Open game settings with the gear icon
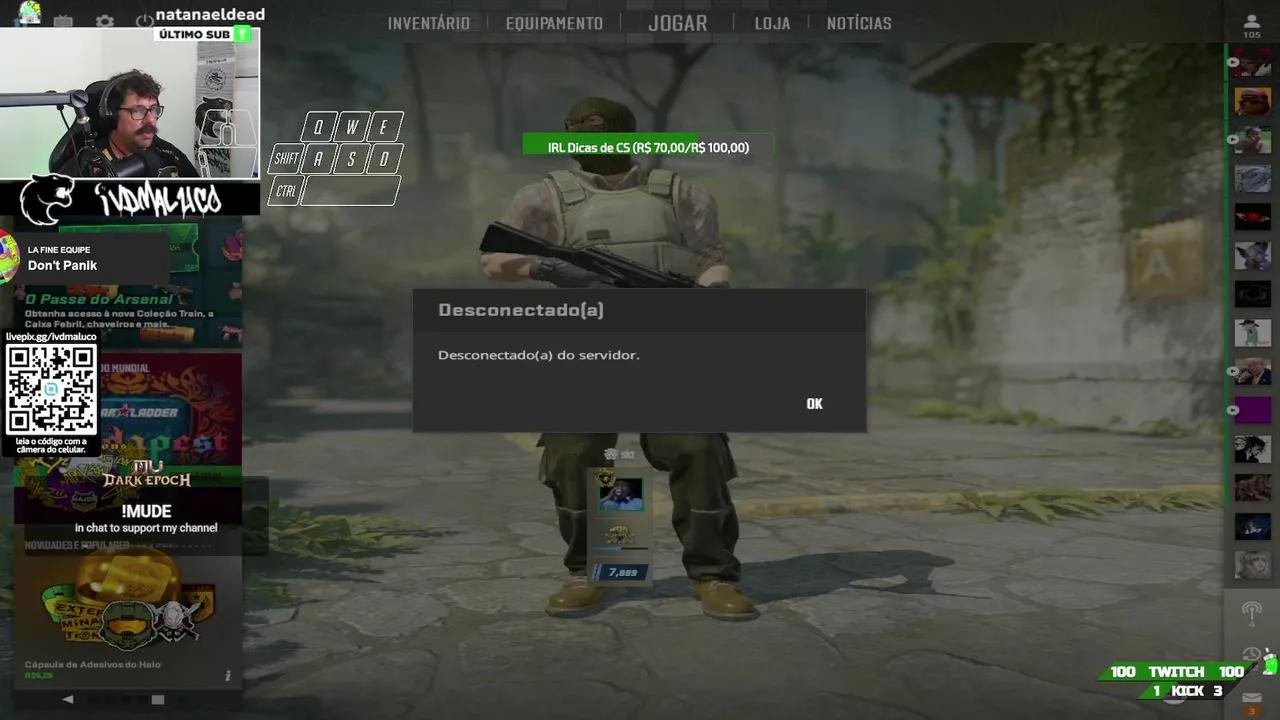Image resolution: width=1280 pixels, height=720 pixels. pyautogui.click(x=104, y=21)
